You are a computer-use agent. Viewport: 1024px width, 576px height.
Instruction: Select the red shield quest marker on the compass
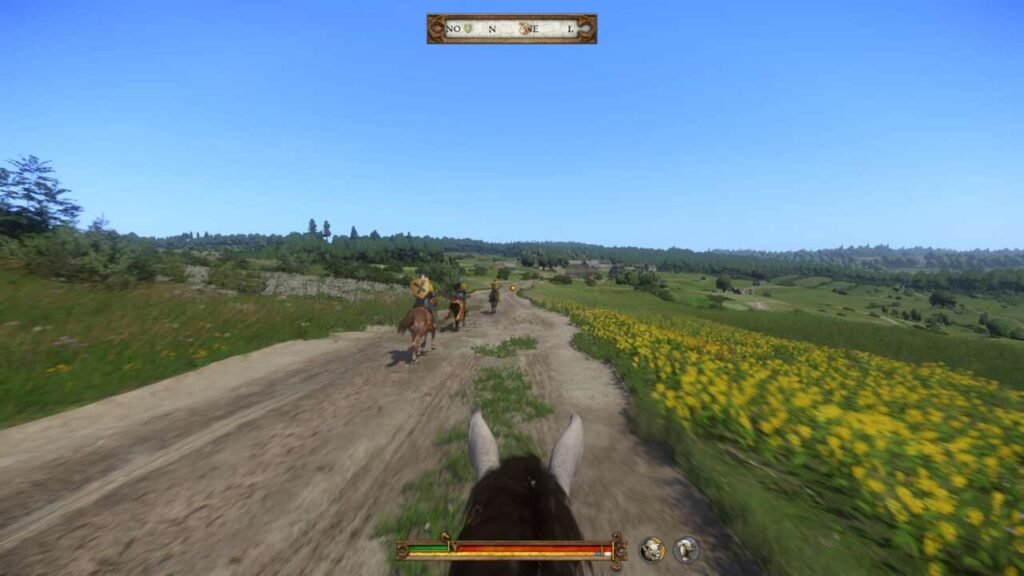pos(524,29)
